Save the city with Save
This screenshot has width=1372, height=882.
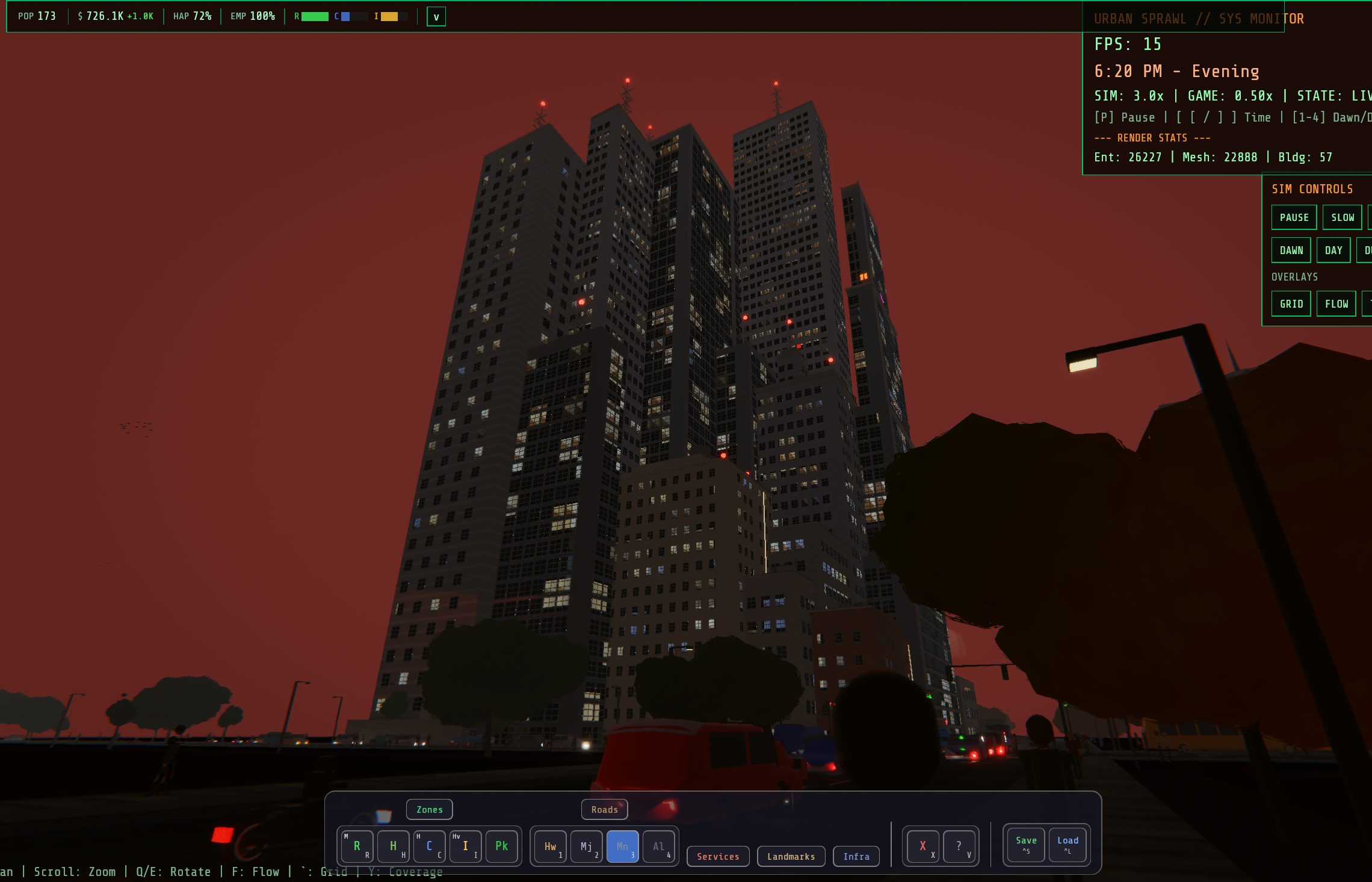coord(1025,845)
